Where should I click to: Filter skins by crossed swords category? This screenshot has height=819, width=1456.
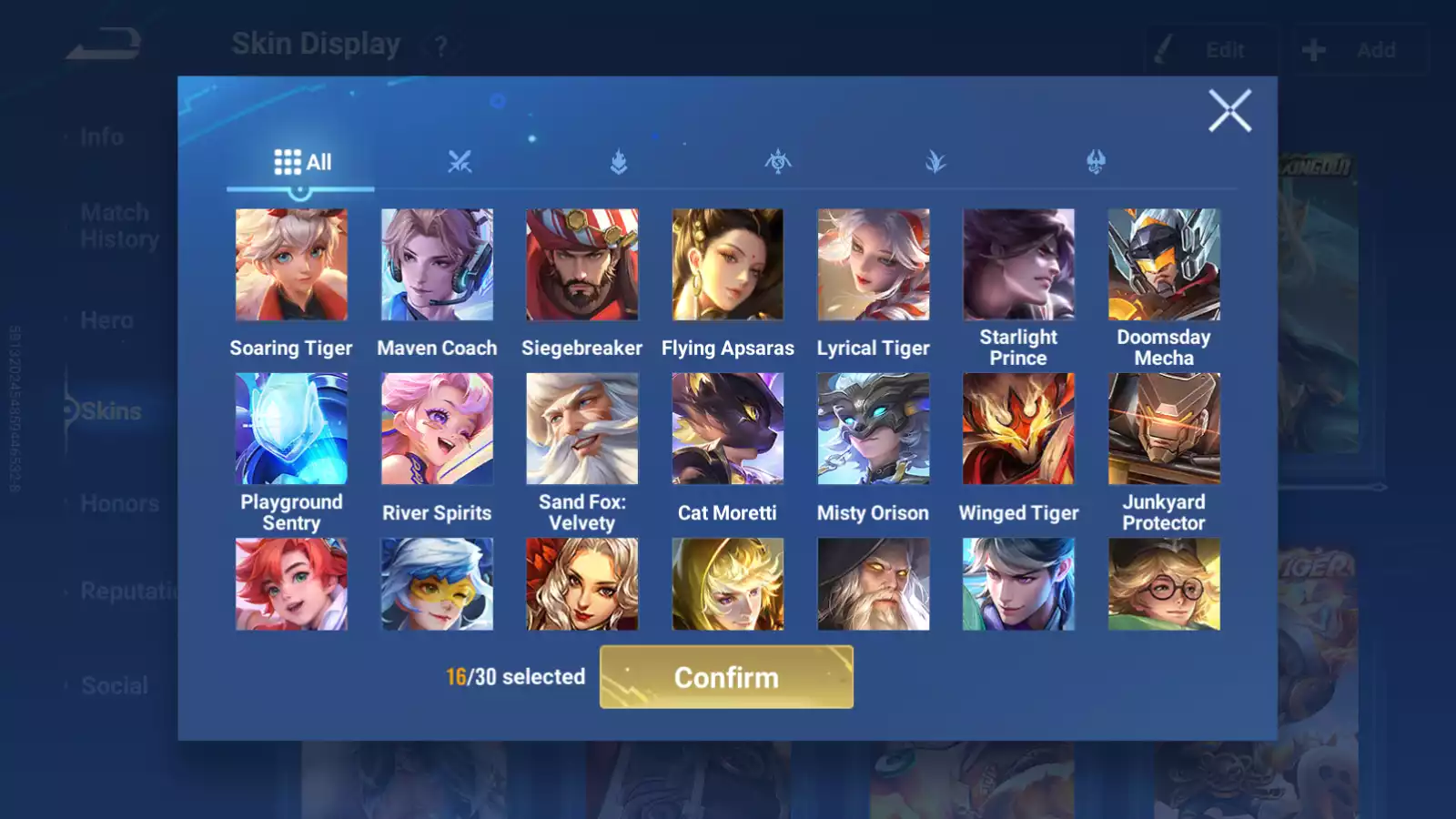(x=460, y=163)
